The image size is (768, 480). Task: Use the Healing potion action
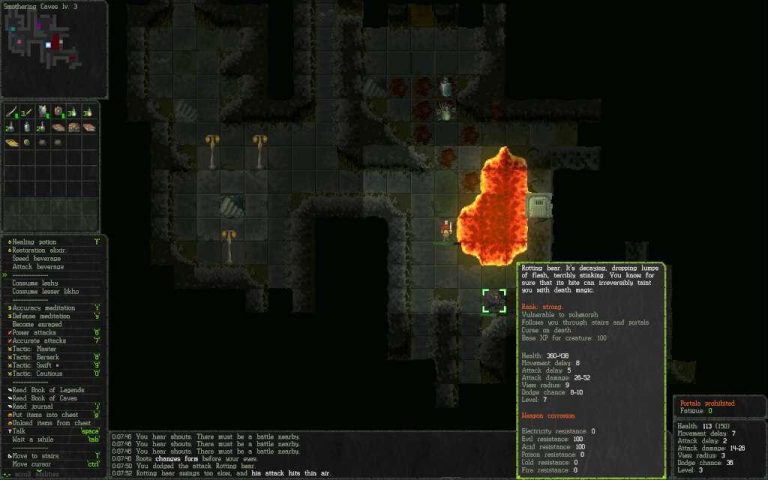pos(37,241)
